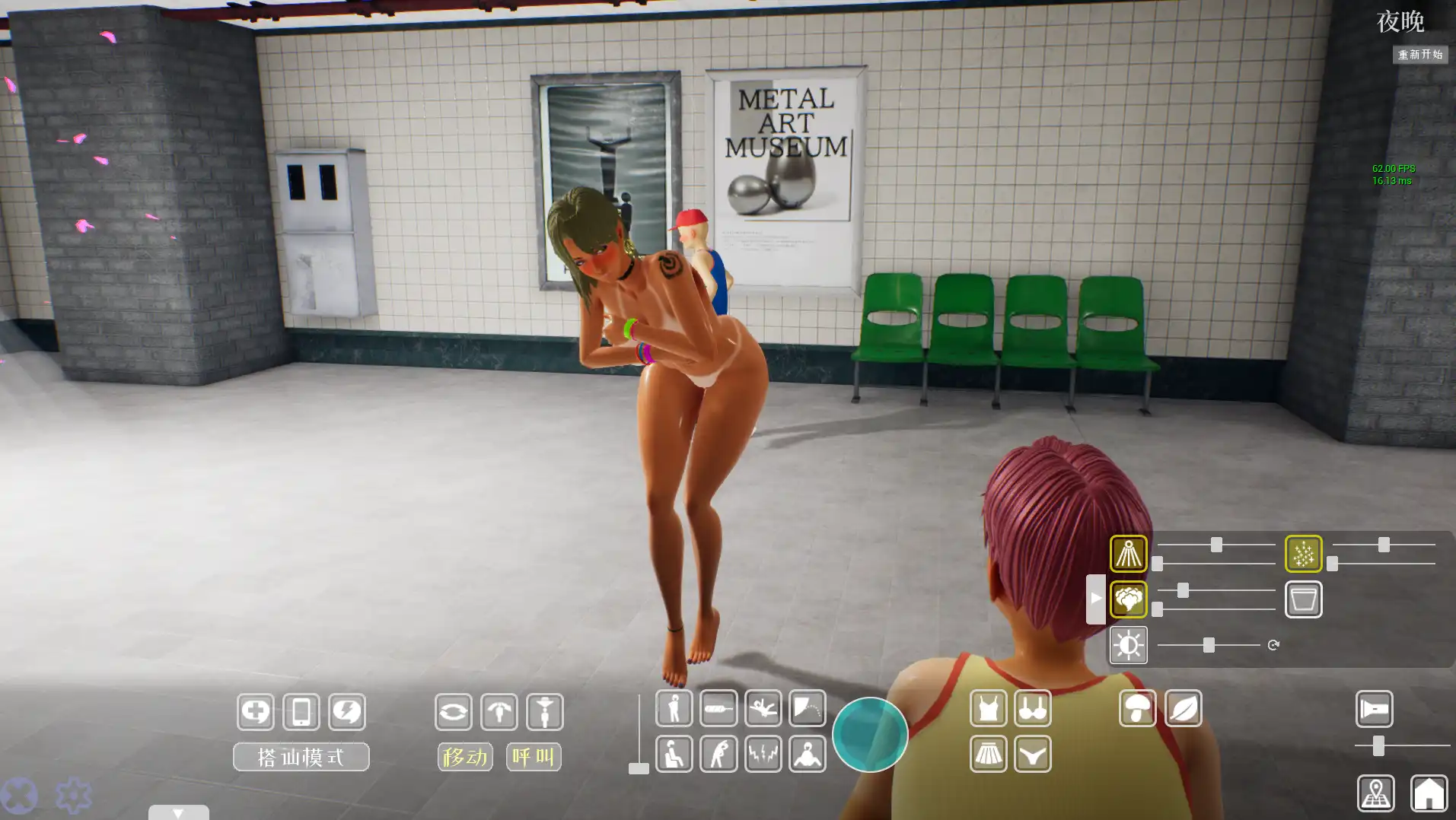Screen dimensions: 1456x820
Task: Toggle the tank top clothing icon
Action: coord(988,709)
